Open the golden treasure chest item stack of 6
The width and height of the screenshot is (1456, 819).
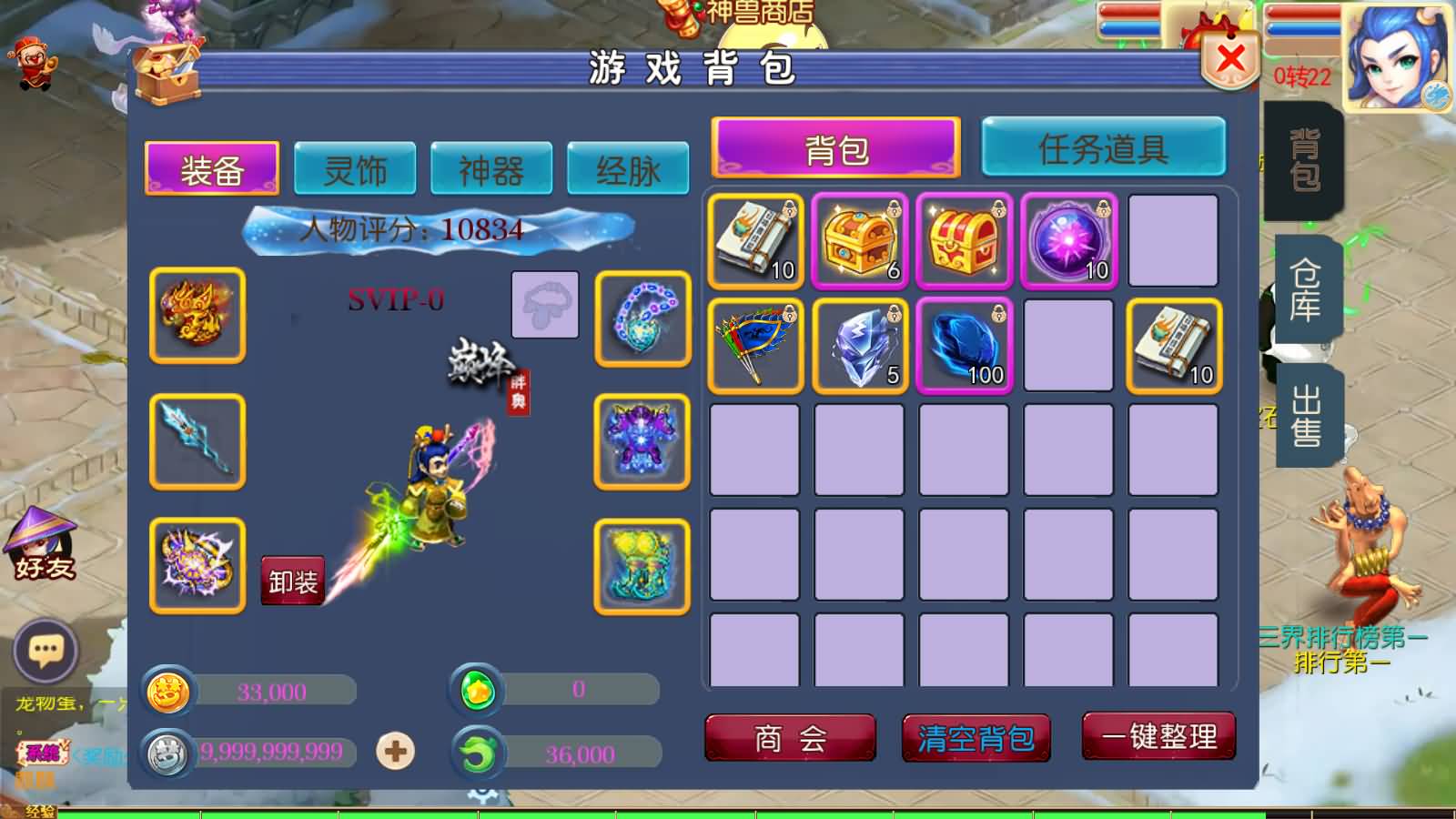tap(859, 241)
